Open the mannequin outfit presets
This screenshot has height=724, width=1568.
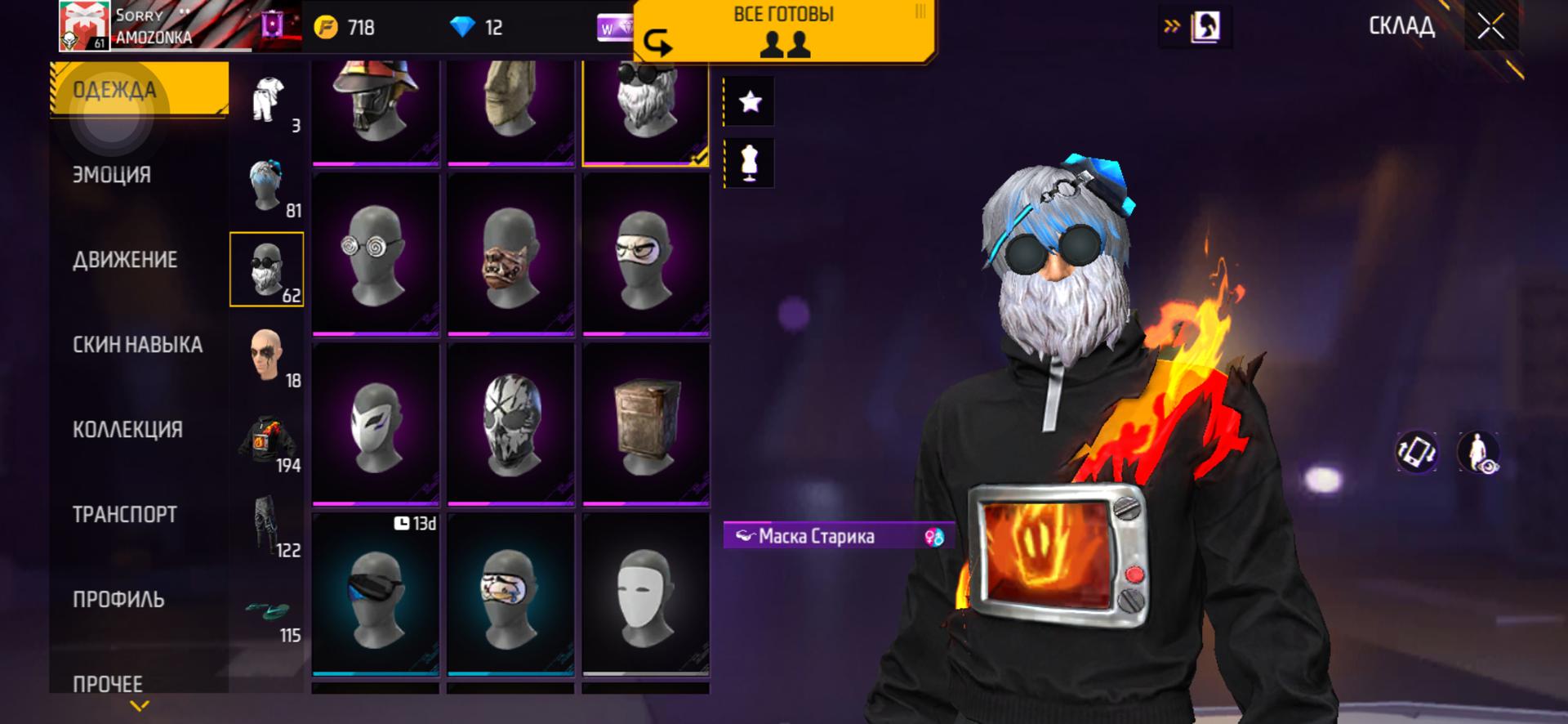[750, 163]
